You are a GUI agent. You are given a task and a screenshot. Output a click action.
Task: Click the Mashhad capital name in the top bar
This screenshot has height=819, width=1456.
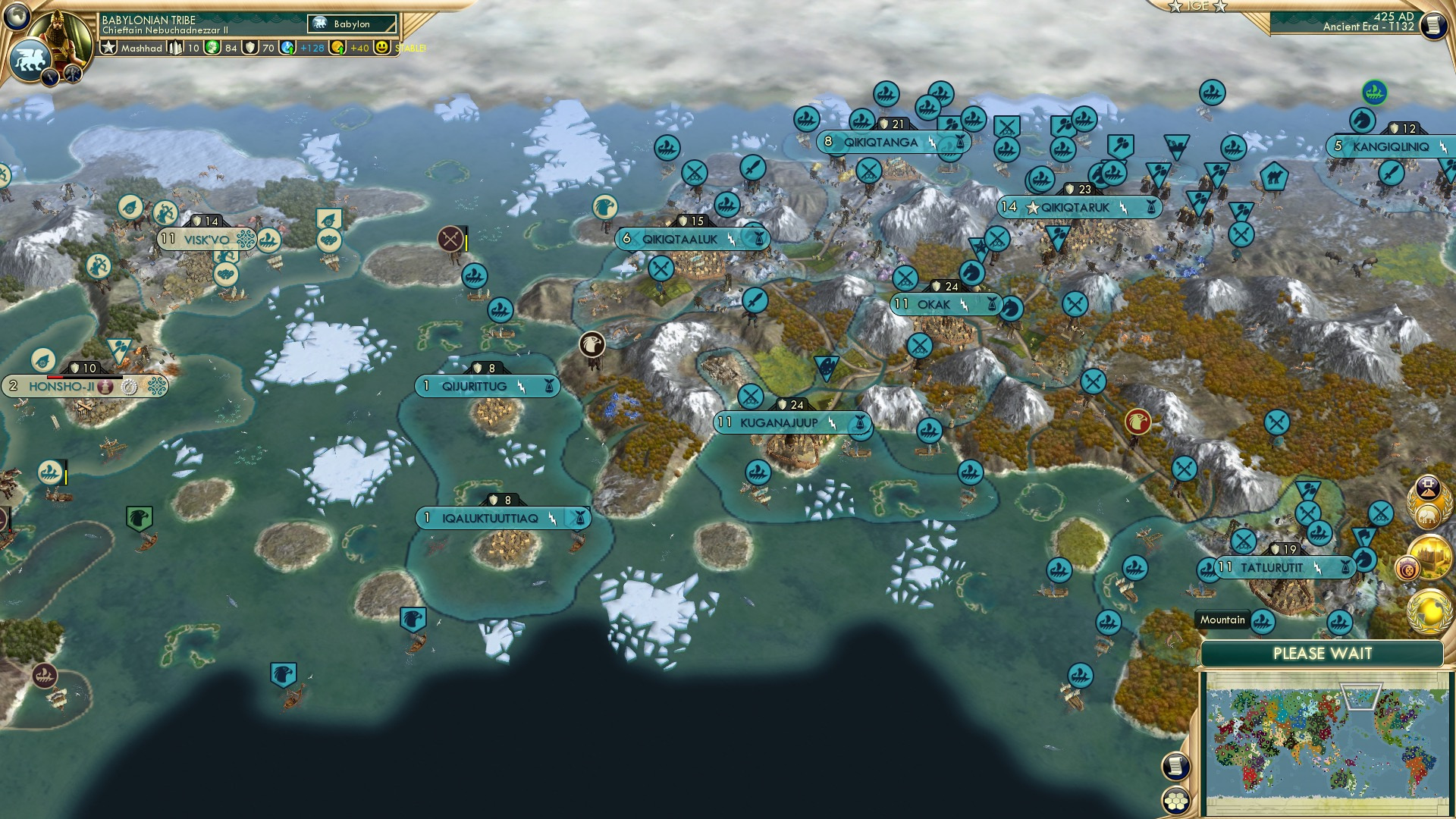tap(142, 49)
